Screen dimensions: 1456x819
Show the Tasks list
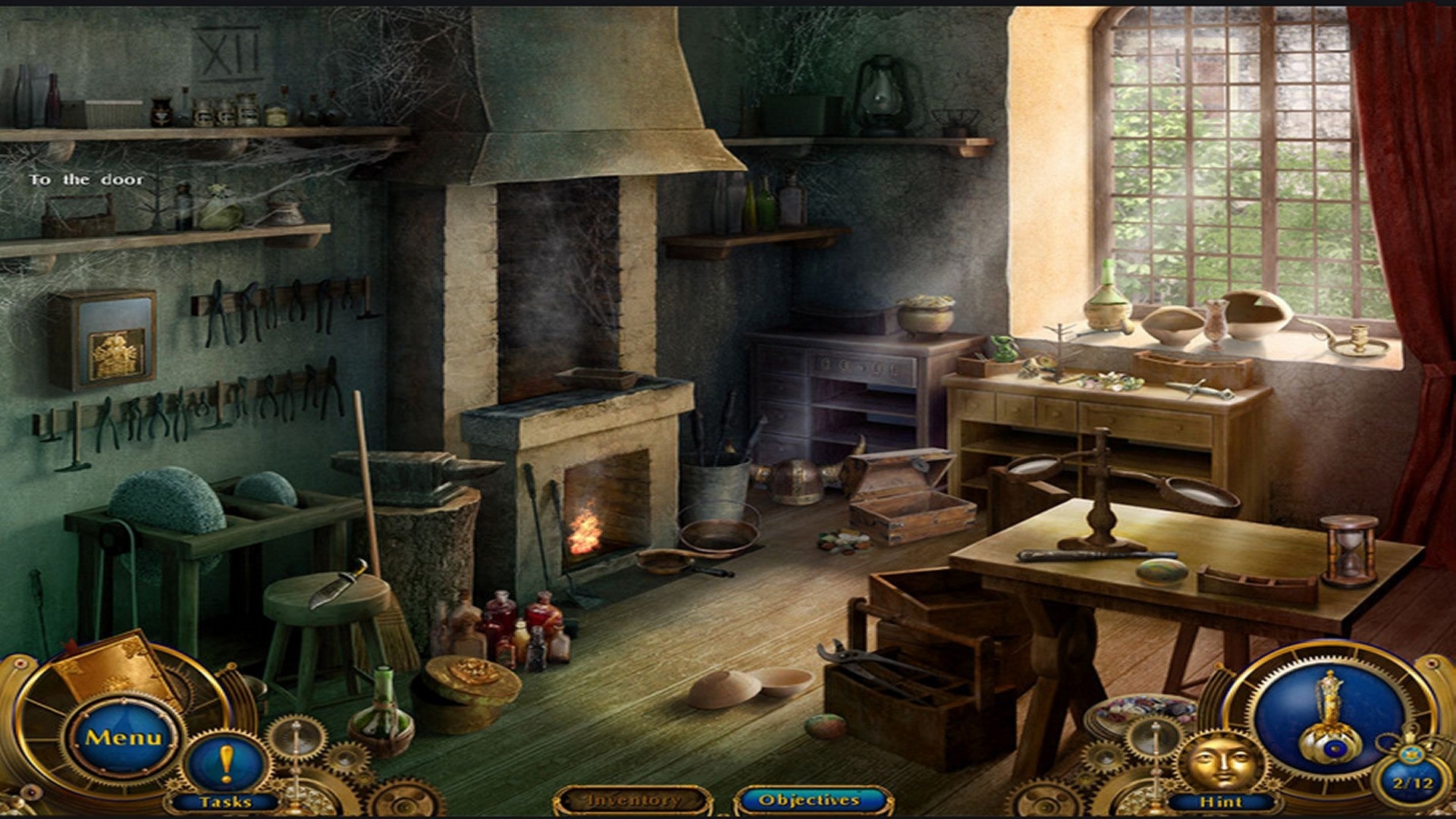(226, 766)
